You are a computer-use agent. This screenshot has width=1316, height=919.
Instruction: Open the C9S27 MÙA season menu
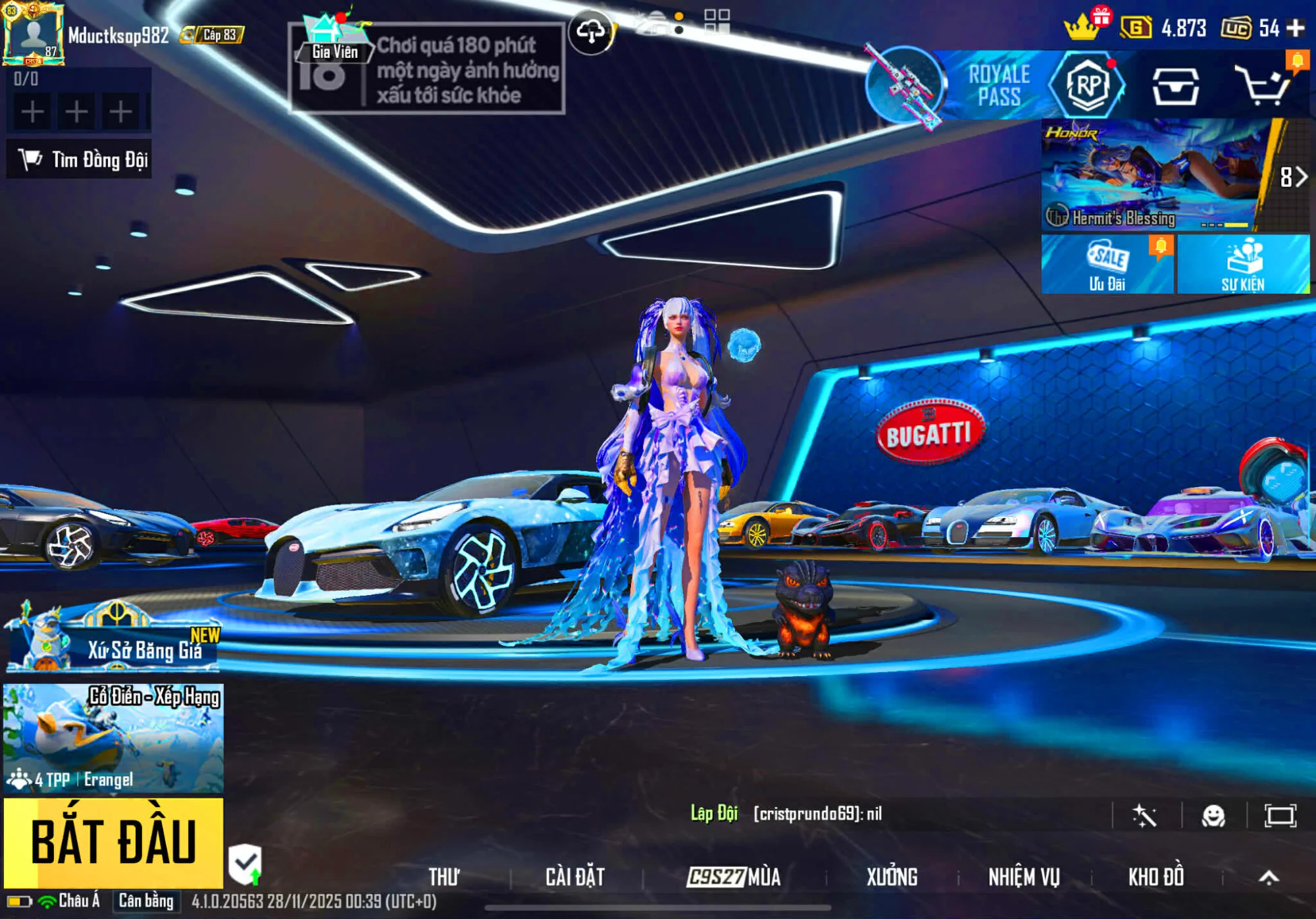734,877
